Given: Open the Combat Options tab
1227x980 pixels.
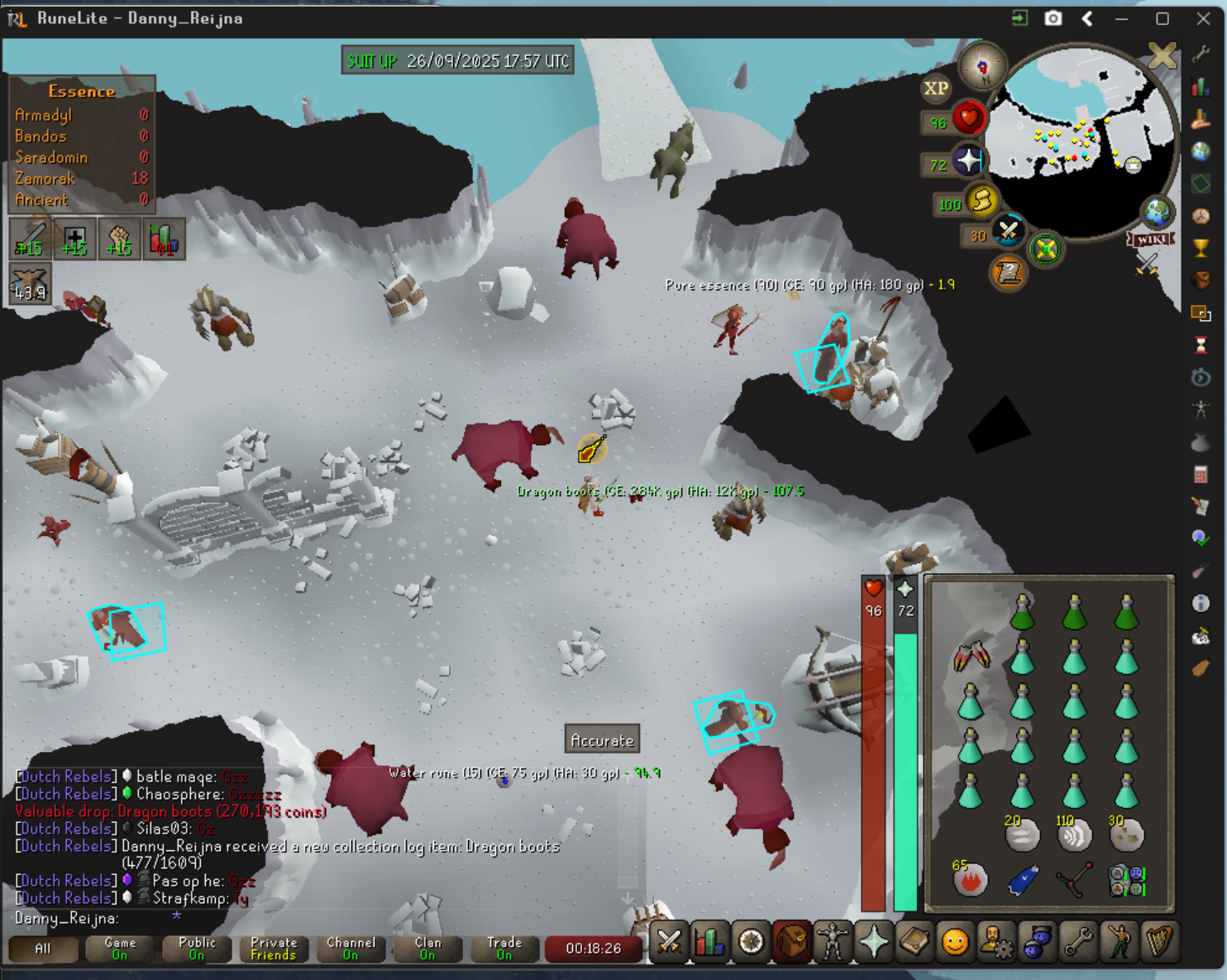Looking at the screenshot, I should 668,942.
